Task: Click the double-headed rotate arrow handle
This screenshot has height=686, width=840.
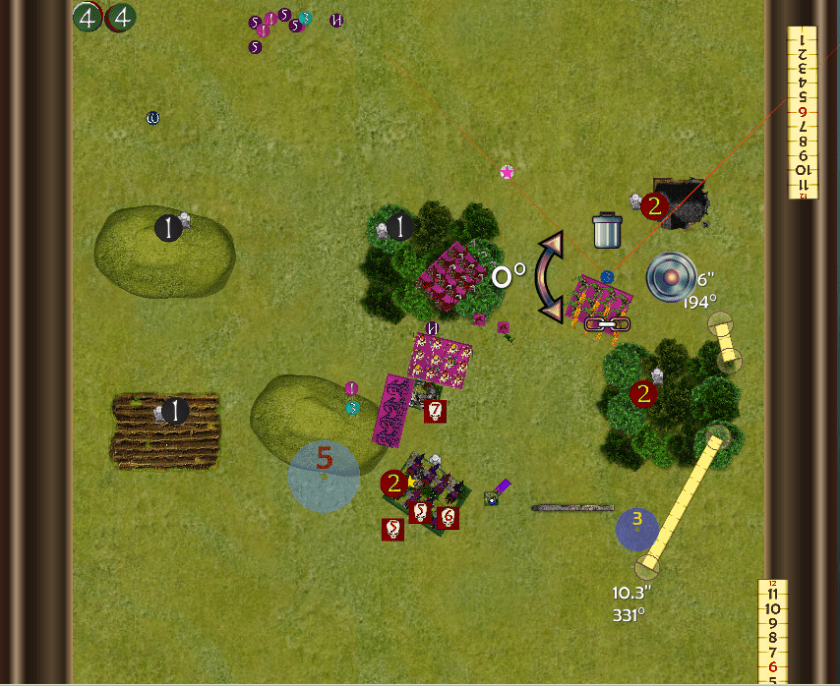Action: tap(549, 277)
